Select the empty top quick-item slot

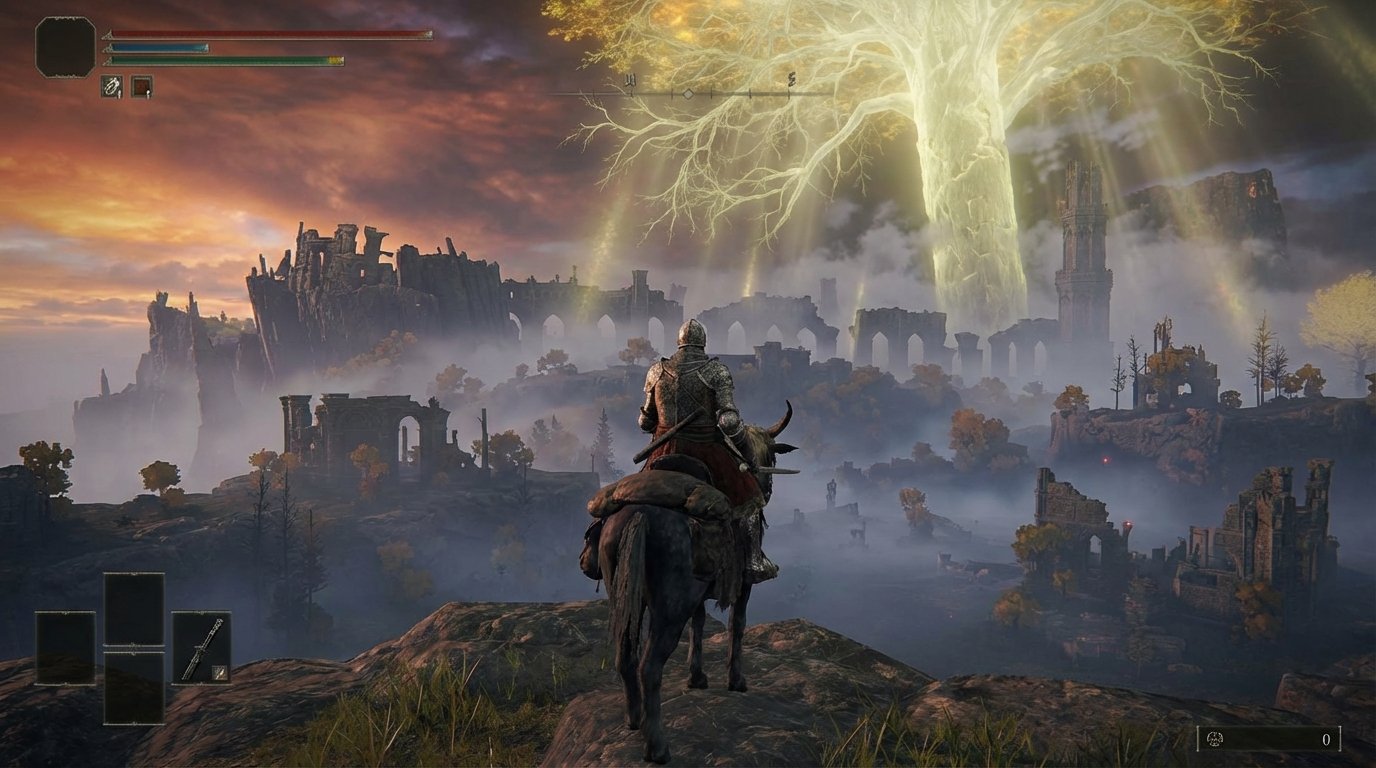133,607
